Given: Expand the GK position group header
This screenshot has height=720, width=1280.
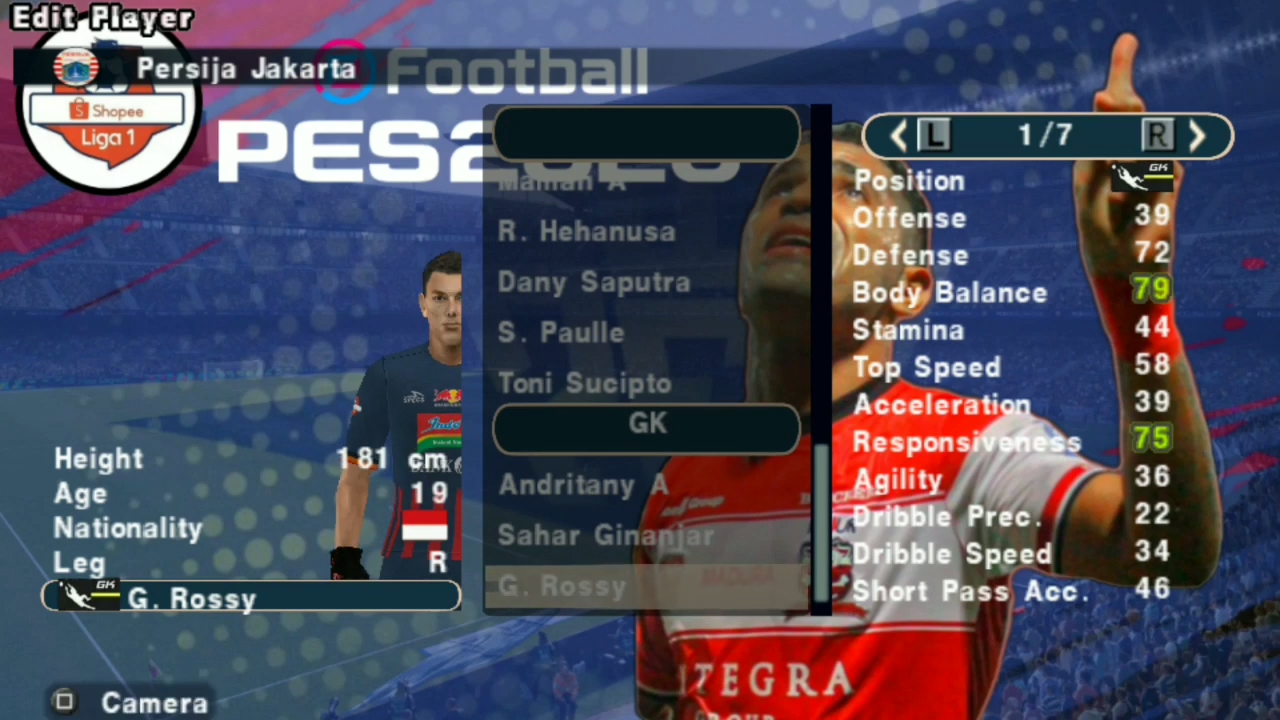Looking at the screenshot, I should [x=645, y=424].
